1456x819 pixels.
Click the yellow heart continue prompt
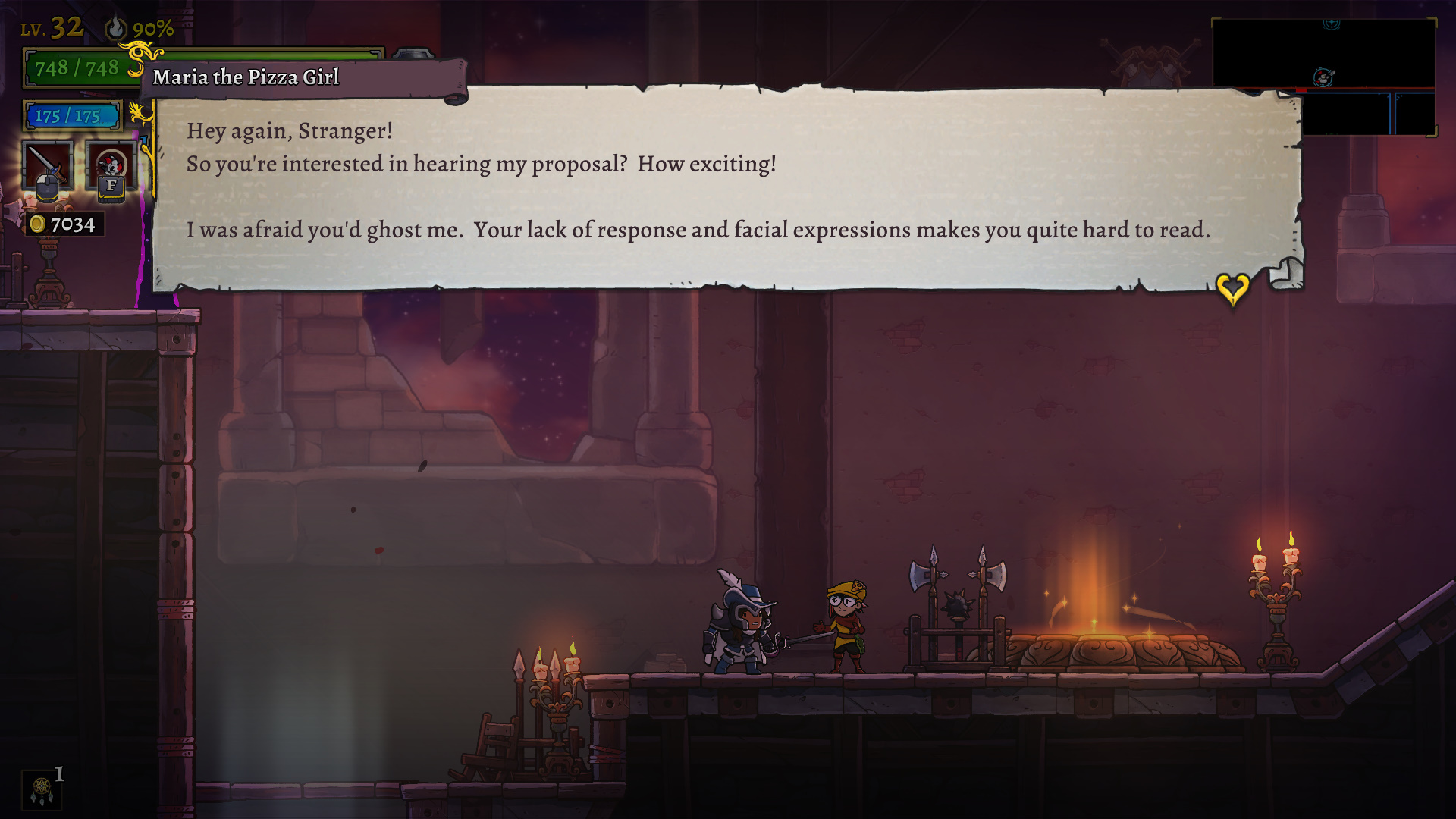(x=1233, y=288)
